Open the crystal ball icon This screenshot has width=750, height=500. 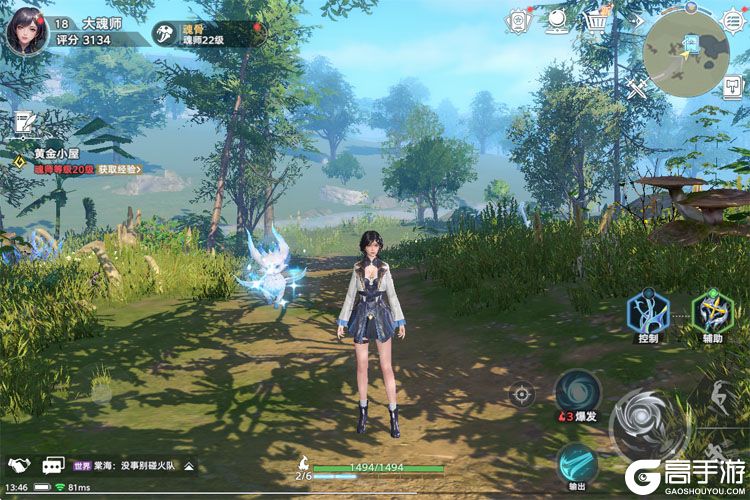pyautogui.click(x=557, y=21)
